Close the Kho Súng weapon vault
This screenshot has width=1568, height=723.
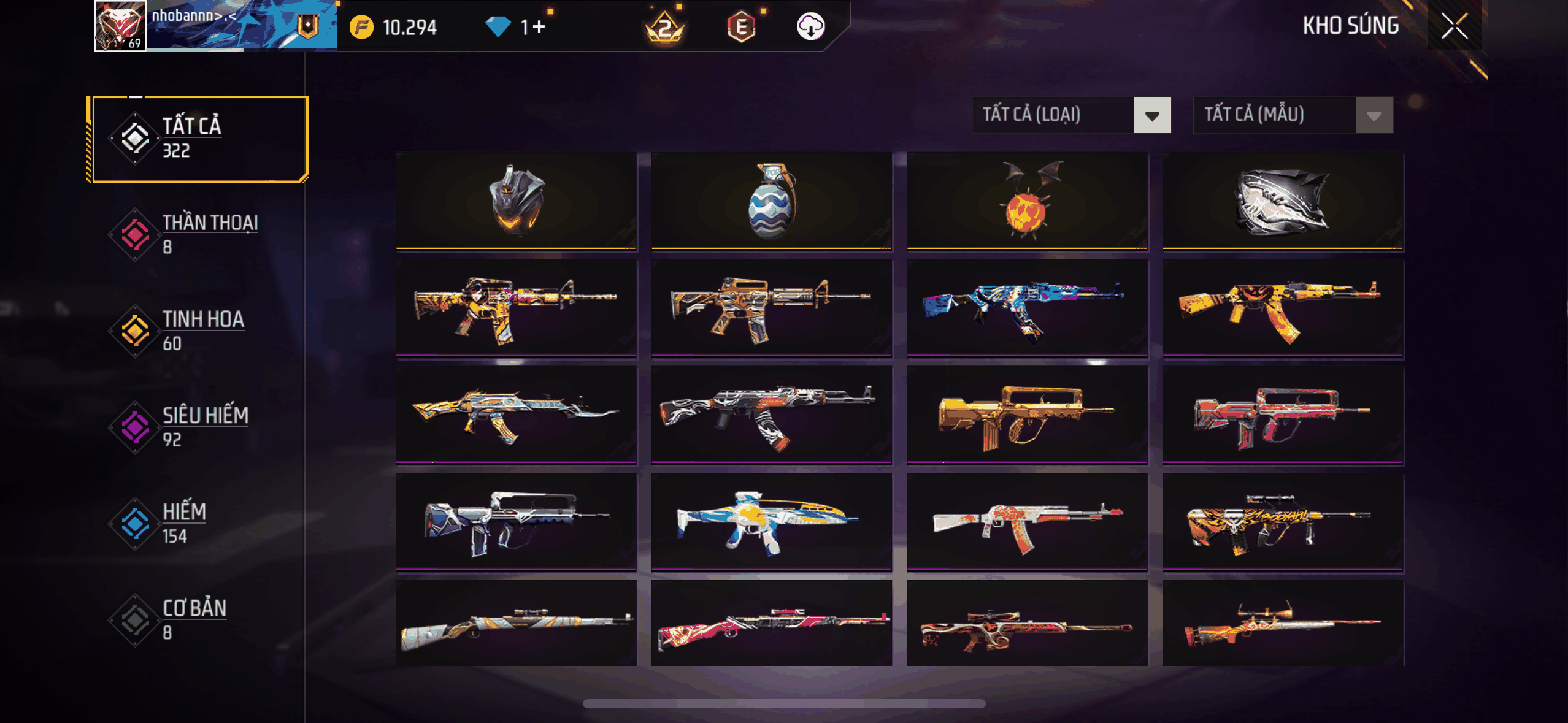point(1455,26)
